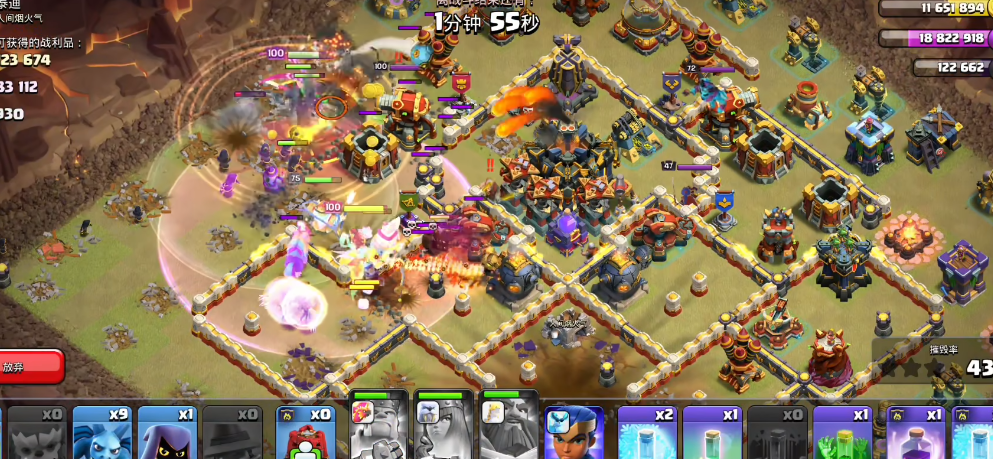Choose the green potion spell slot
The height and width of the screenshot is (459, 993).
coord(712,432)
